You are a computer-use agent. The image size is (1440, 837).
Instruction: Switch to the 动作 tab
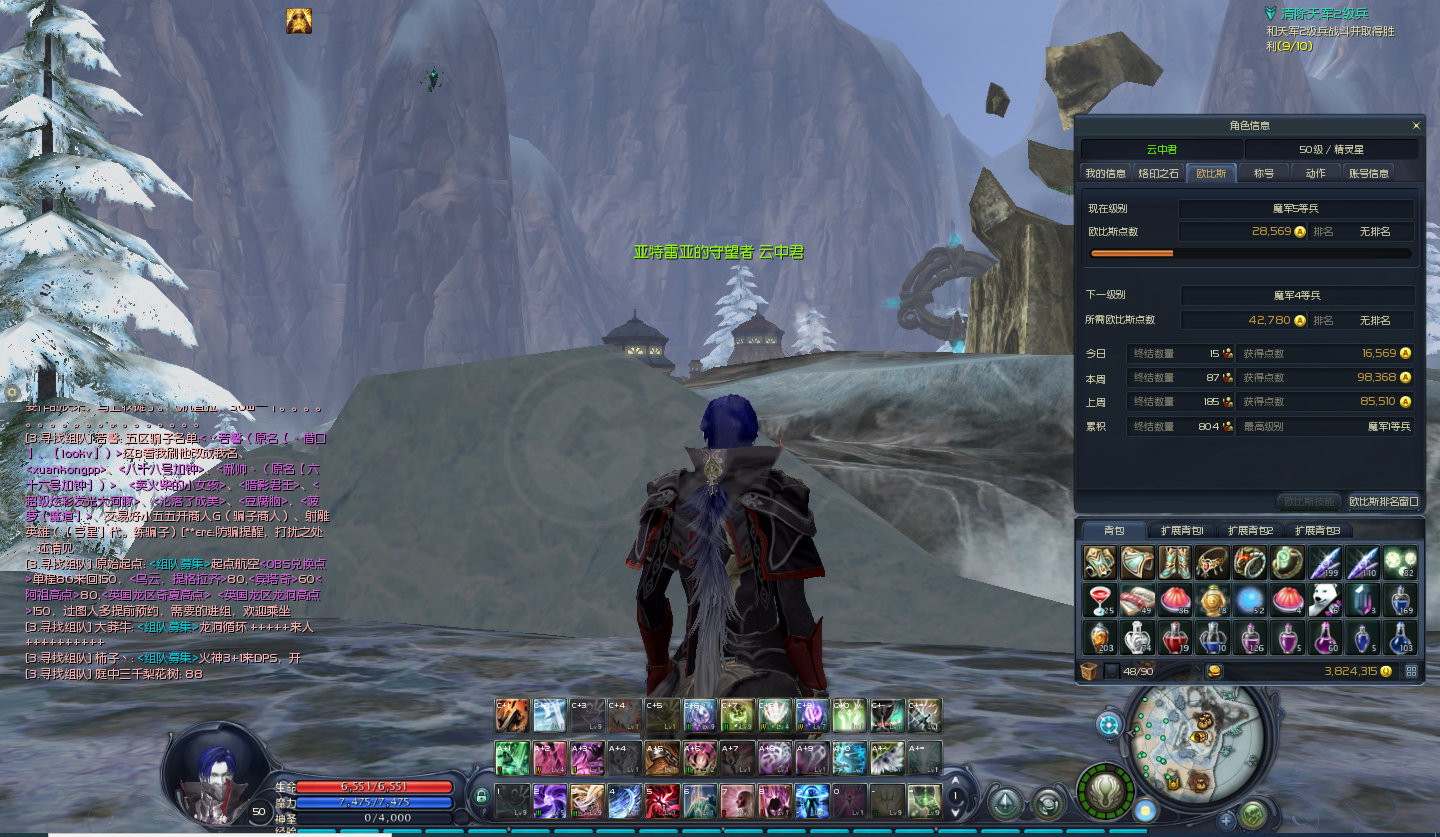tap(1315, 173)
